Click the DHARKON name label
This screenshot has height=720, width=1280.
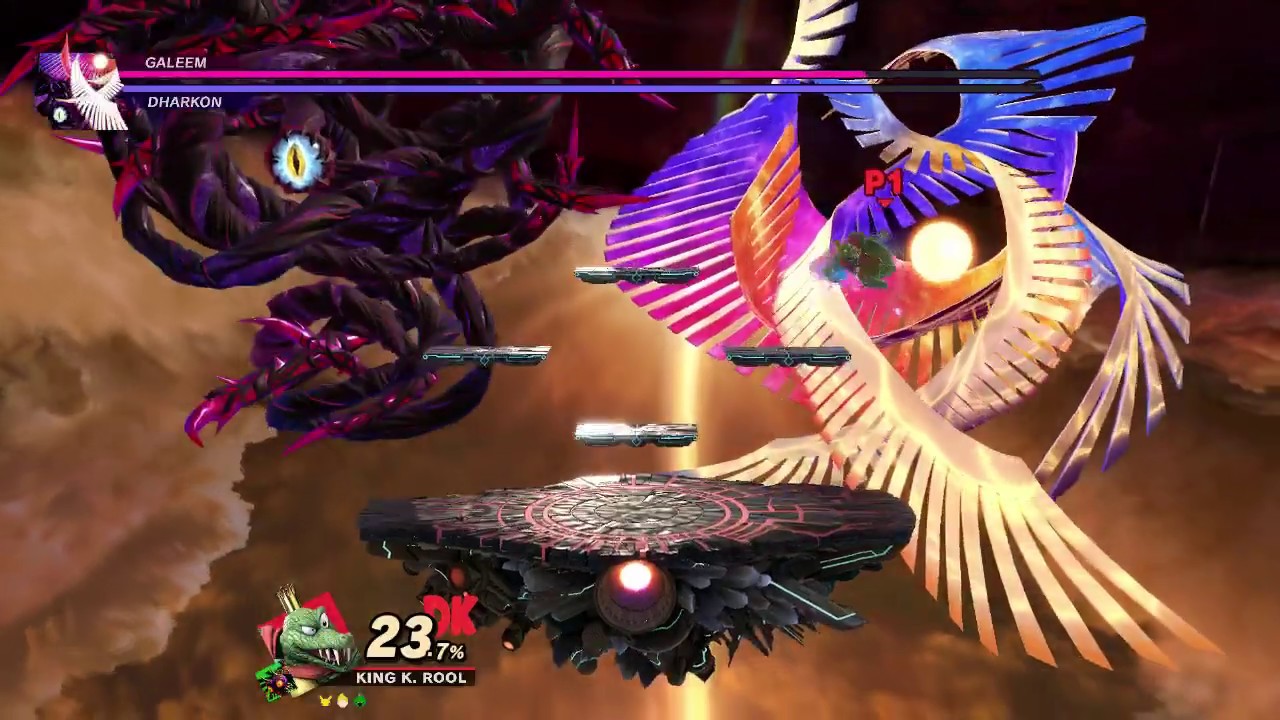[185, 102]
